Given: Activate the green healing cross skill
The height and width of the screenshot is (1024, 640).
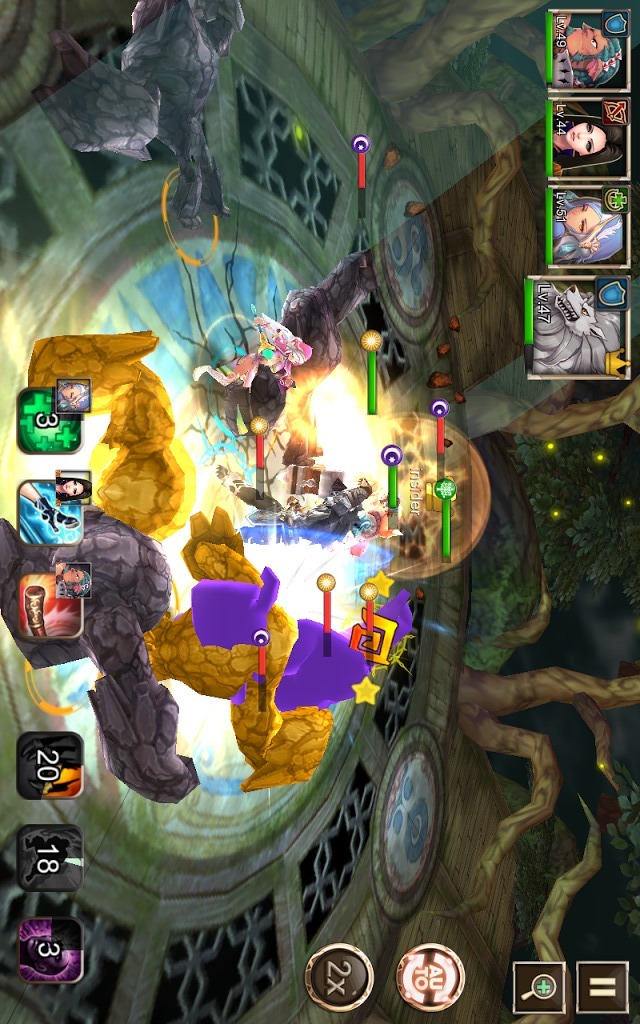Looking at the screenshot, I should coord(49,420).
